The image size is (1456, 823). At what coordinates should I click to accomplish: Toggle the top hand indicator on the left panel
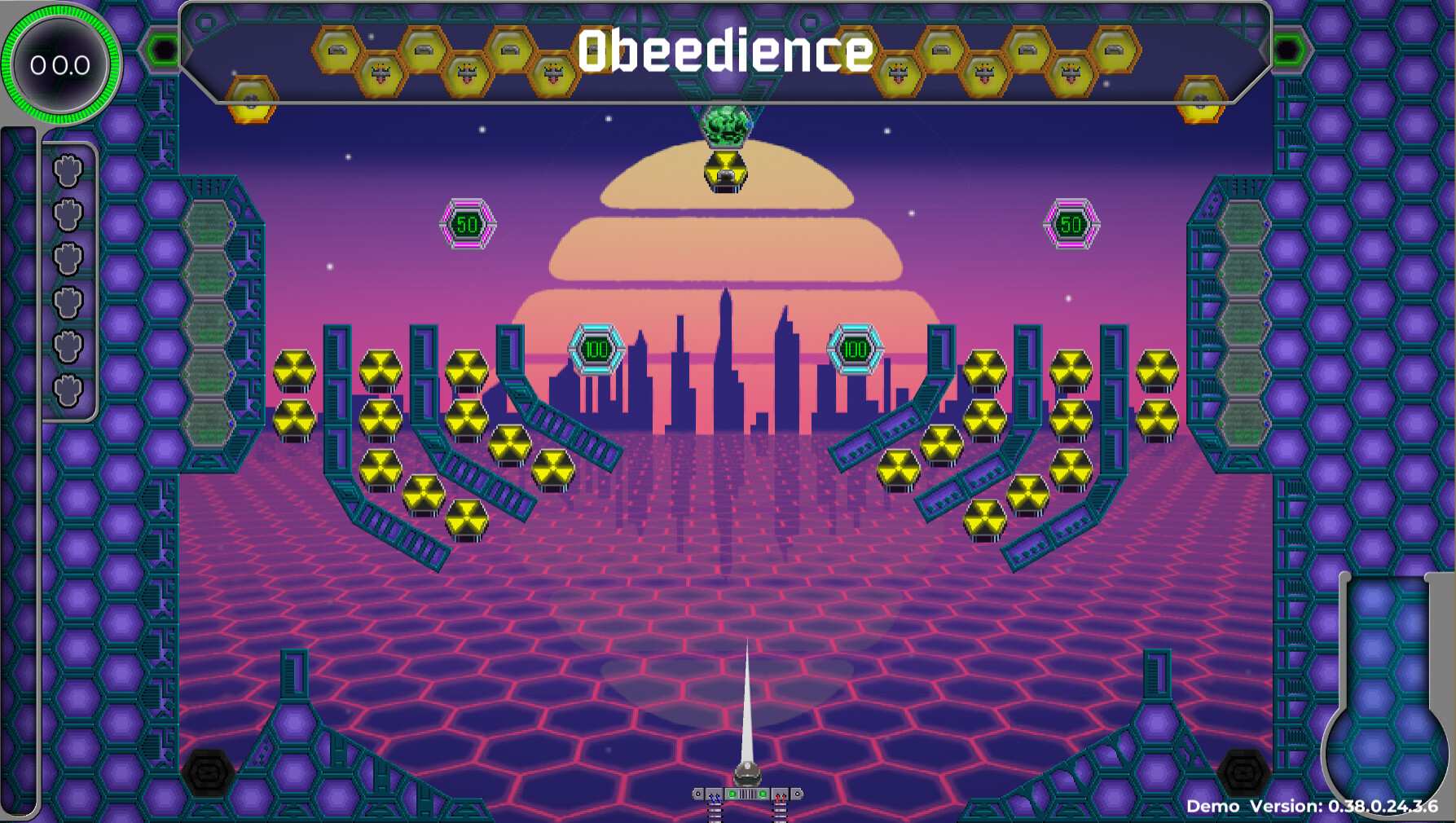click(x=68, y=169)
